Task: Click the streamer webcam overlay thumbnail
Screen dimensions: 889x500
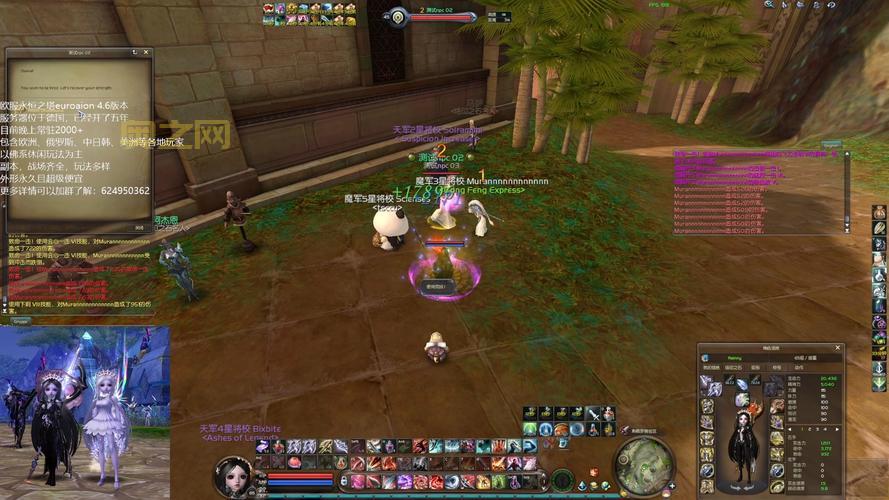Action: coord(85,405)
